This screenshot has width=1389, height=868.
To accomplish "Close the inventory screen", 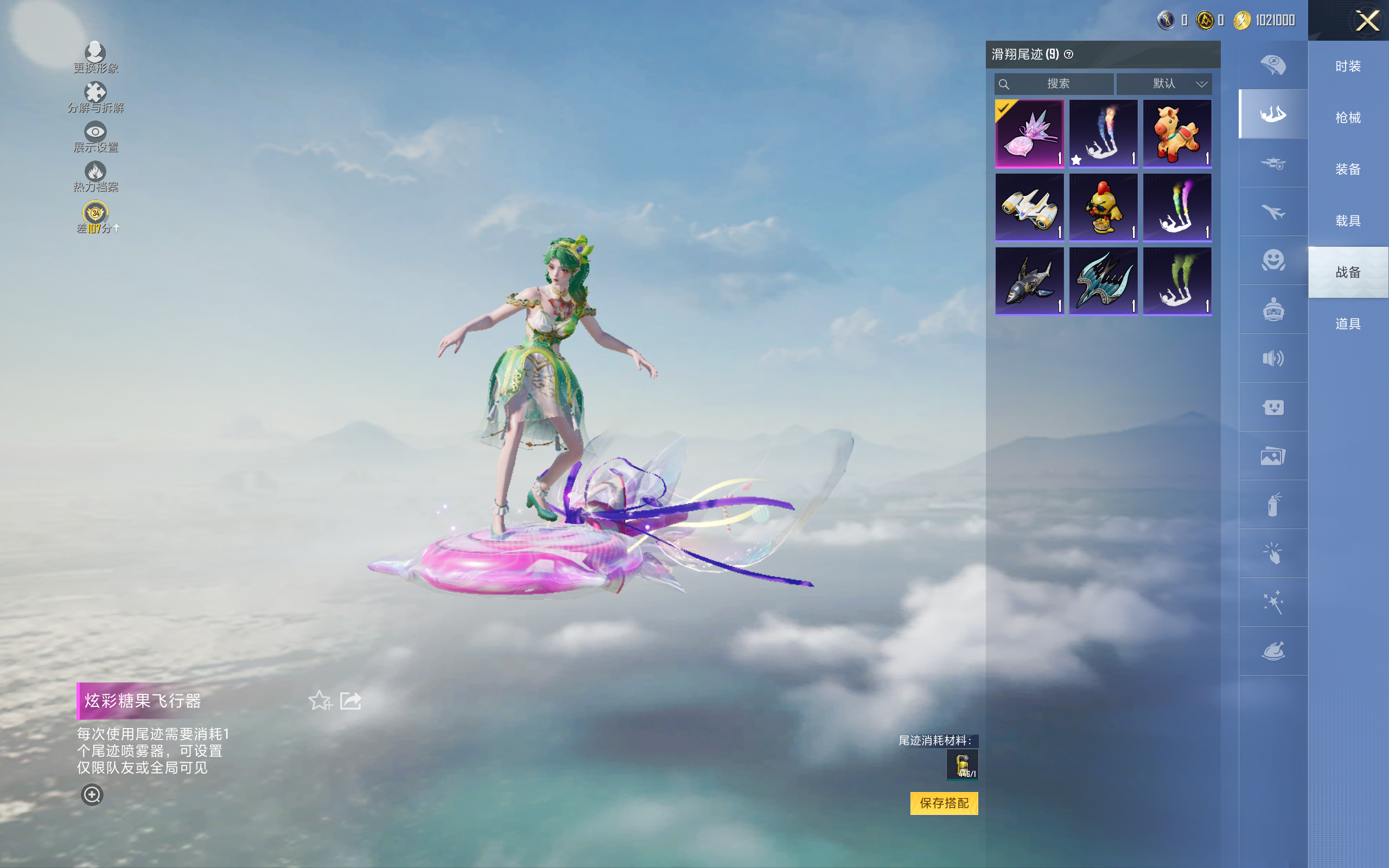I will click(x=1367, y=21).
